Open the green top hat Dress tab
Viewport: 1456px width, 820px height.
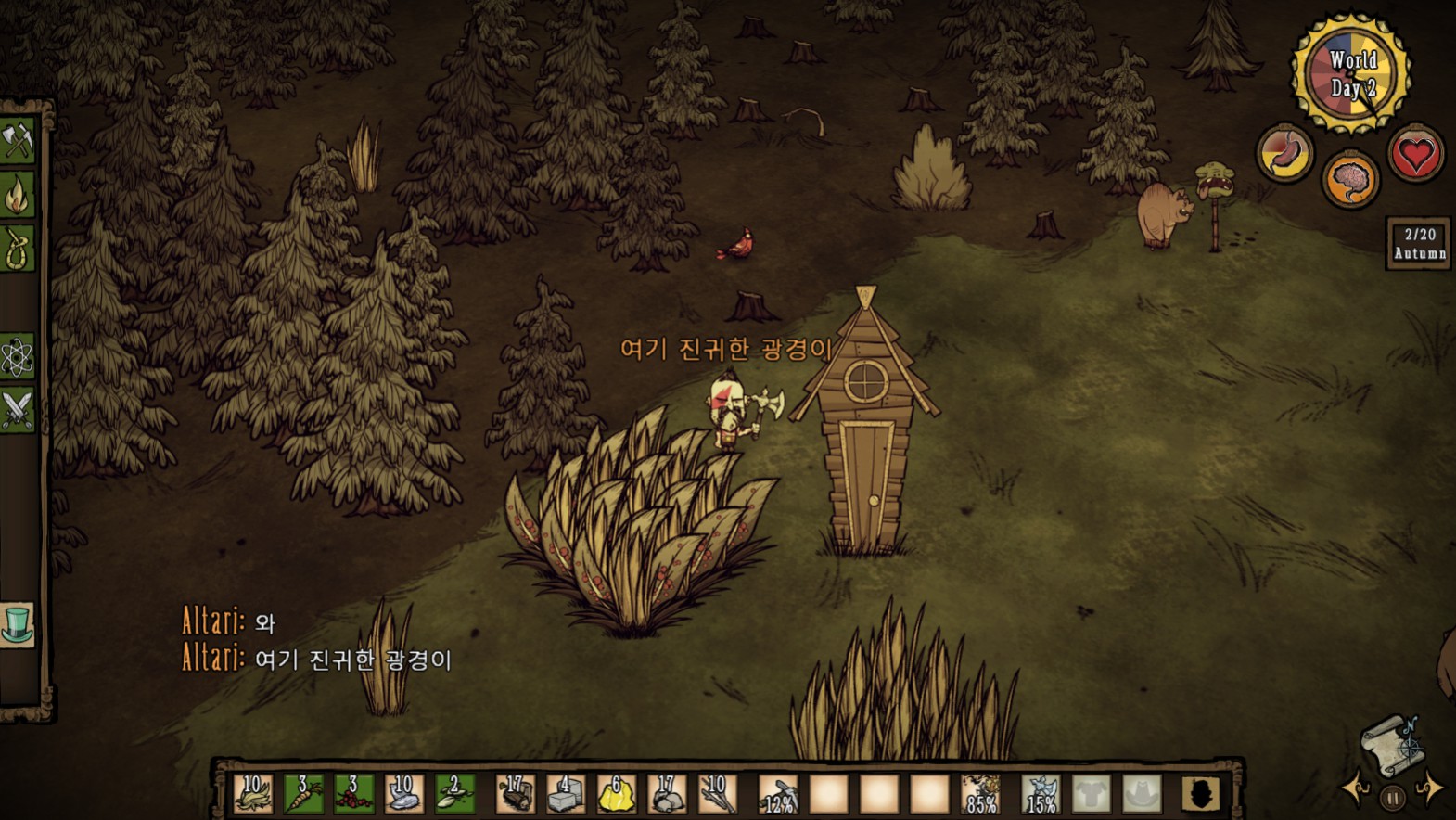tap(17, 624)
